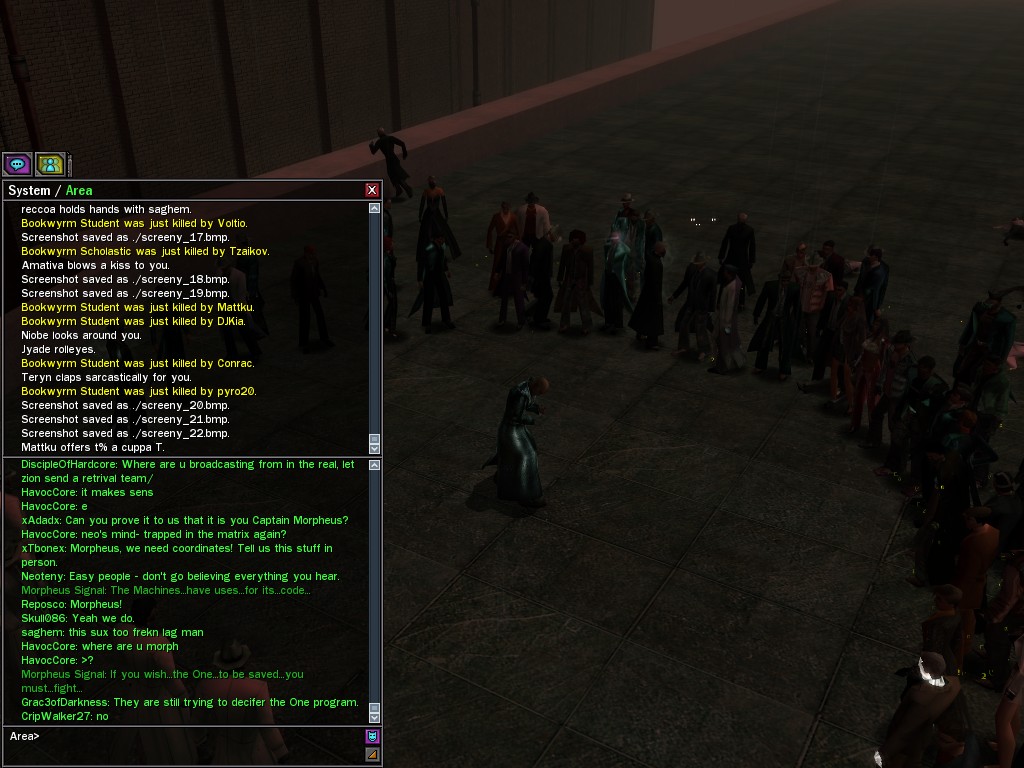1024x768 pixels.
Task: Close the System / Area chat window
Action: (x=372, y=190)
